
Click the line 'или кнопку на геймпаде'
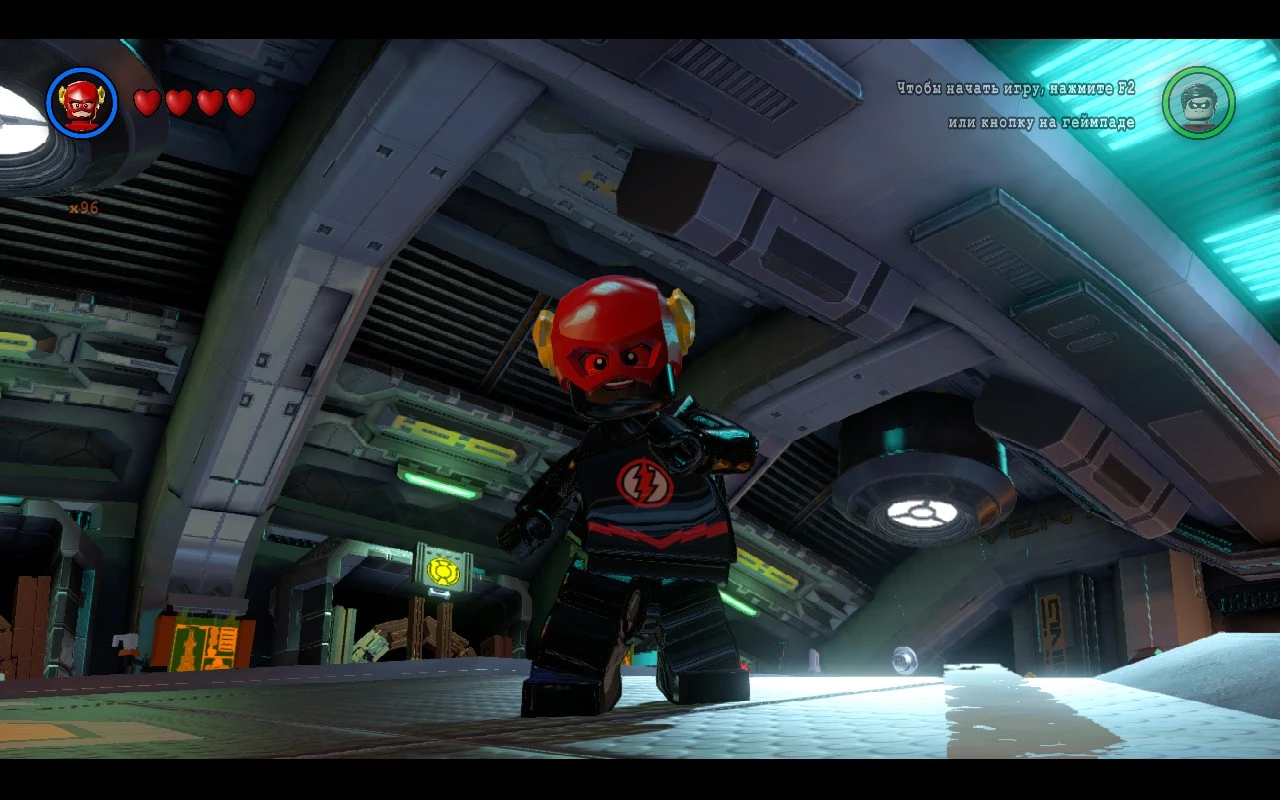click(1042, 121)
